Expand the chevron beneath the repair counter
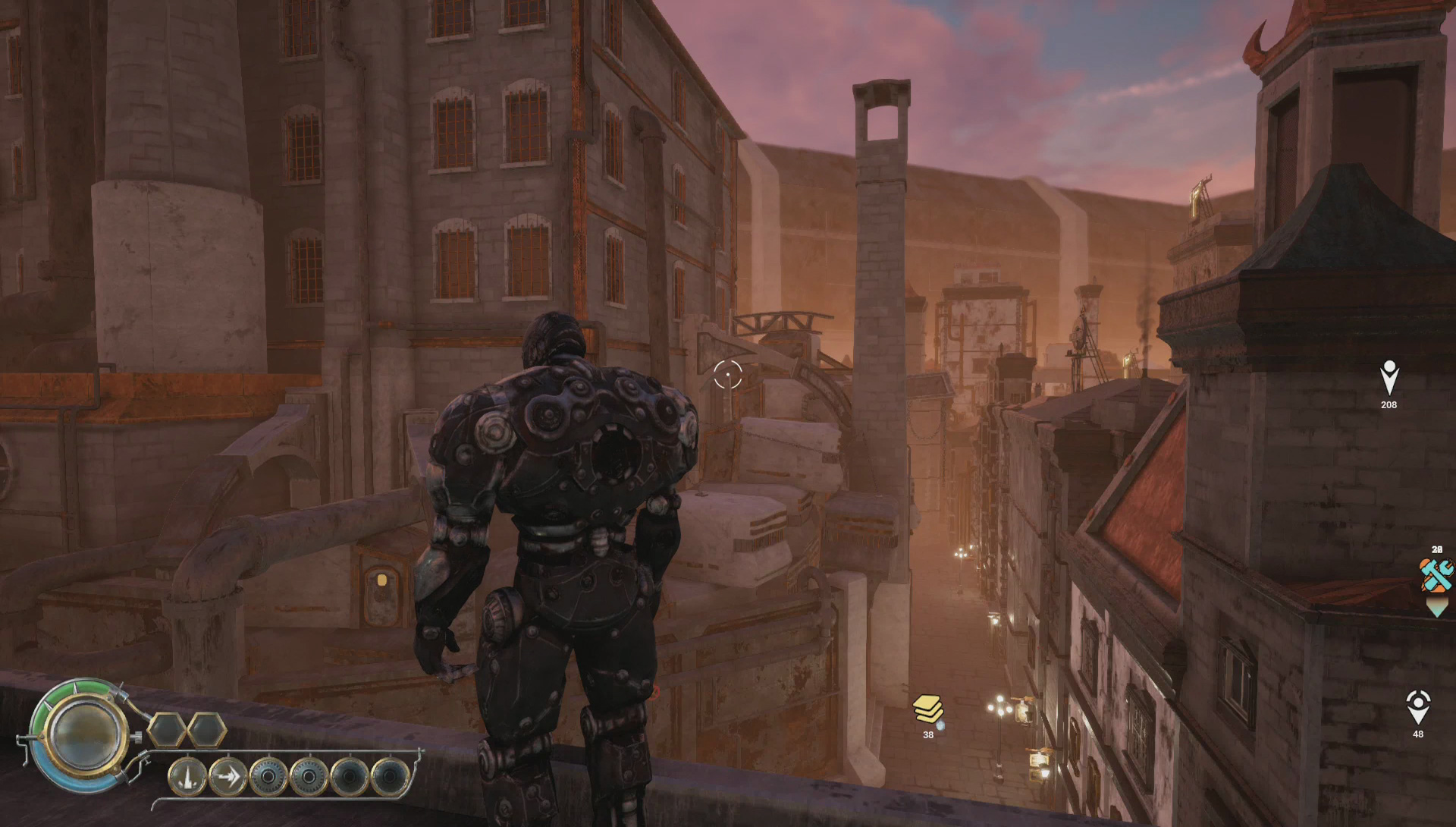This screenshot has height=827, width=1456. tap(1437, 606)
